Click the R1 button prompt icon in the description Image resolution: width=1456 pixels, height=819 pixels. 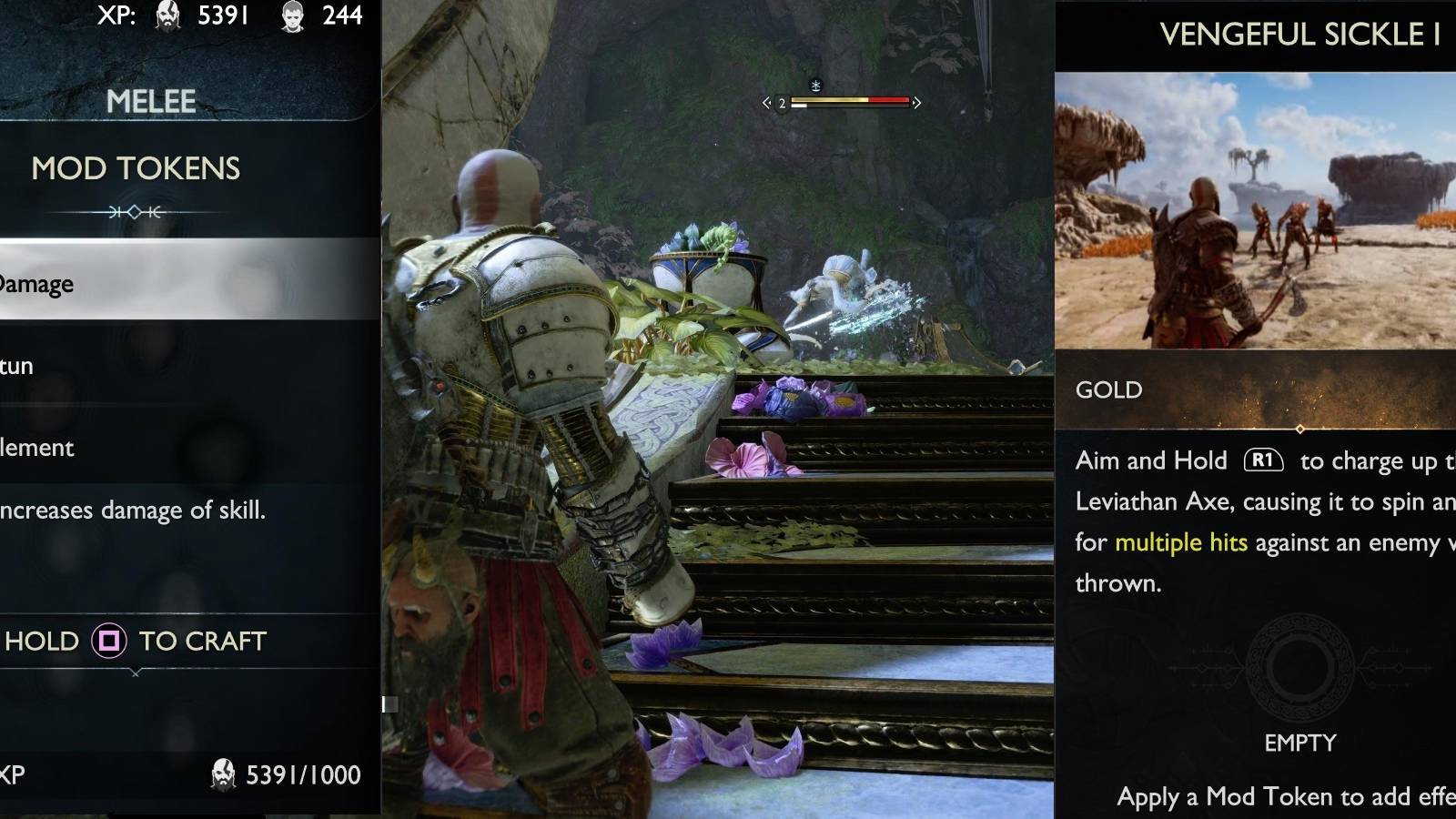1265,461
